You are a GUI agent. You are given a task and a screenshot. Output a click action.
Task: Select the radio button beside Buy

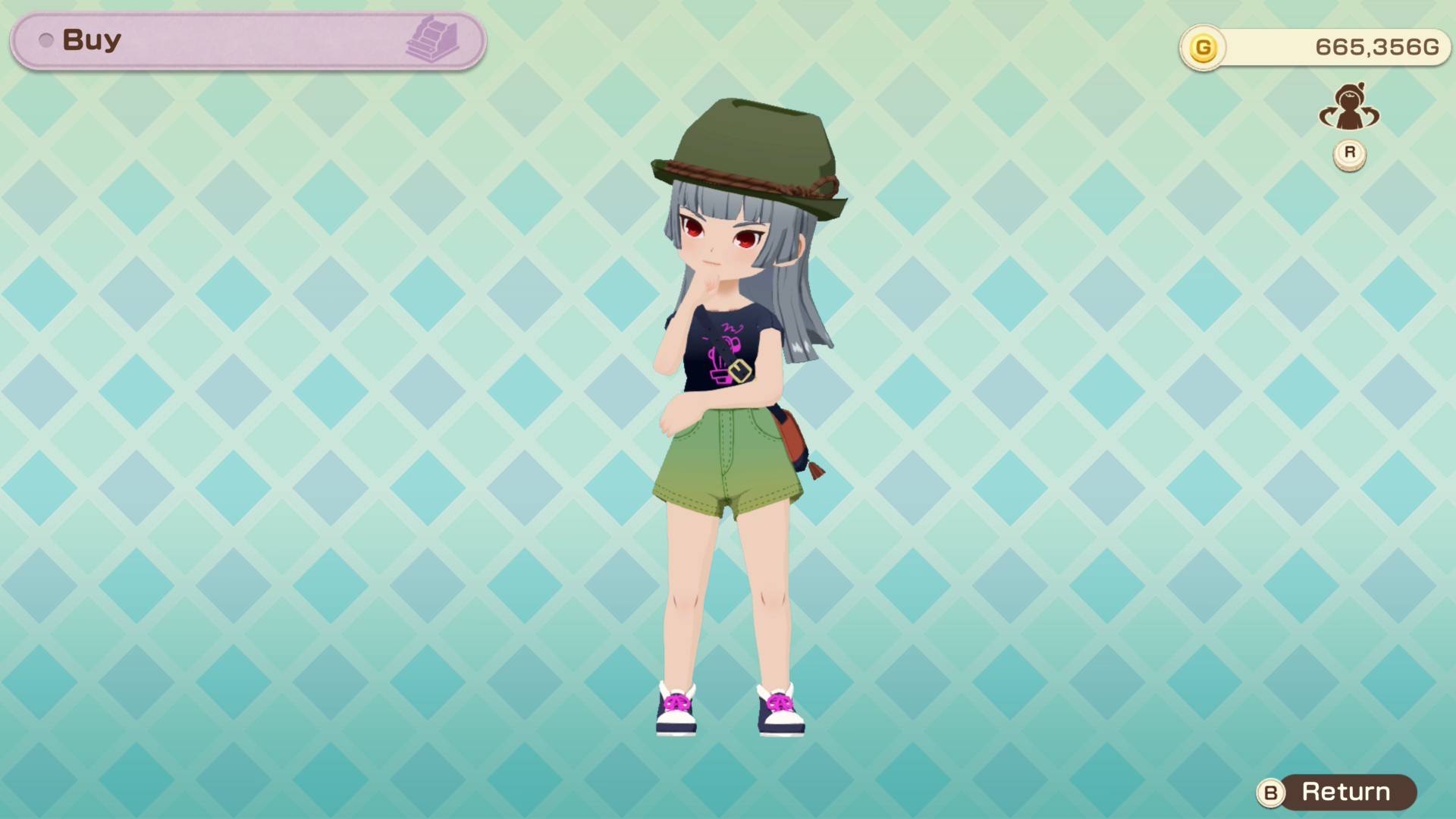tap(47, 40)
